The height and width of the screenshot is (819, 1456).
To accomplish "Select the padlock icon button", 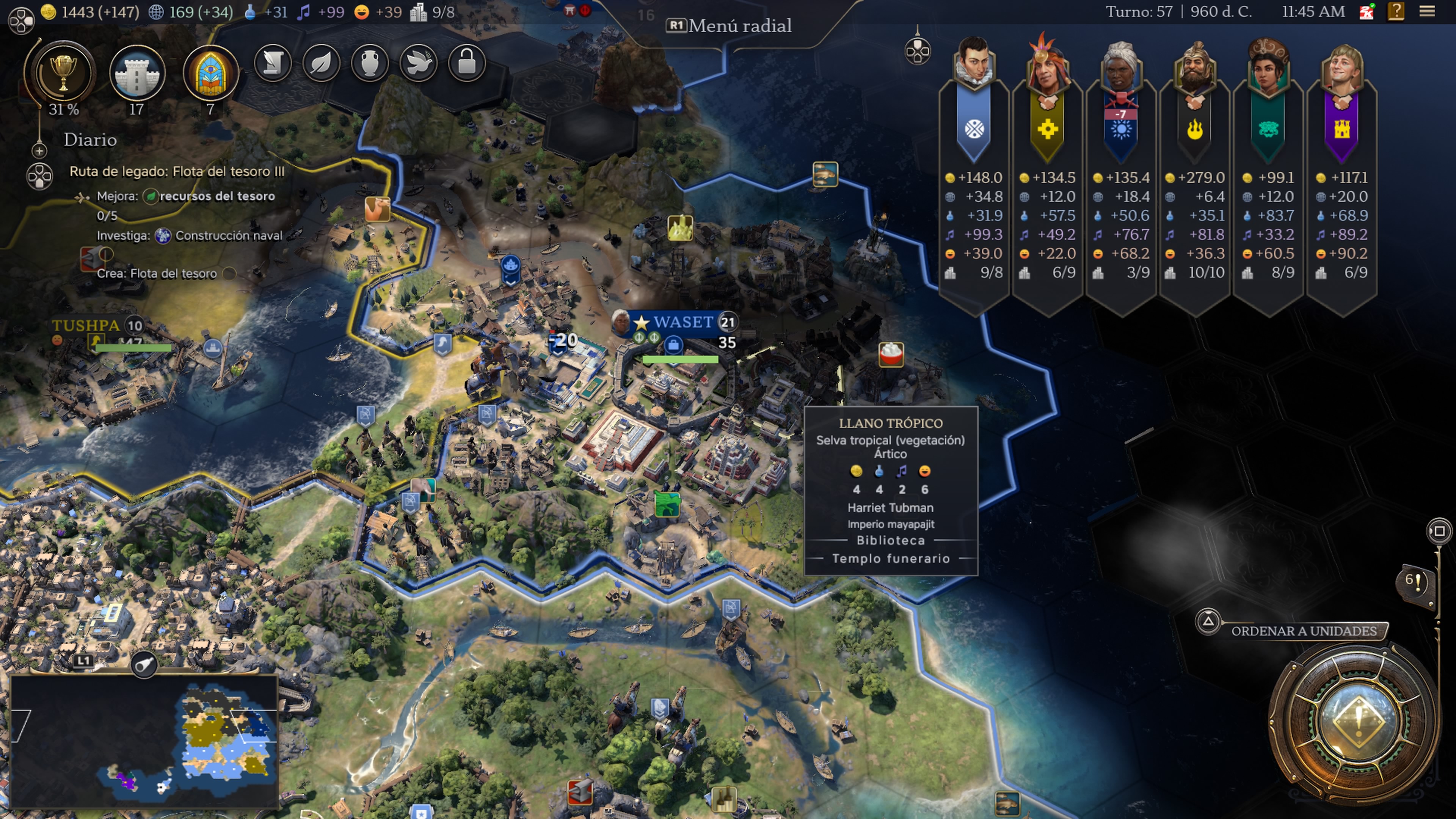I will 467,63.
